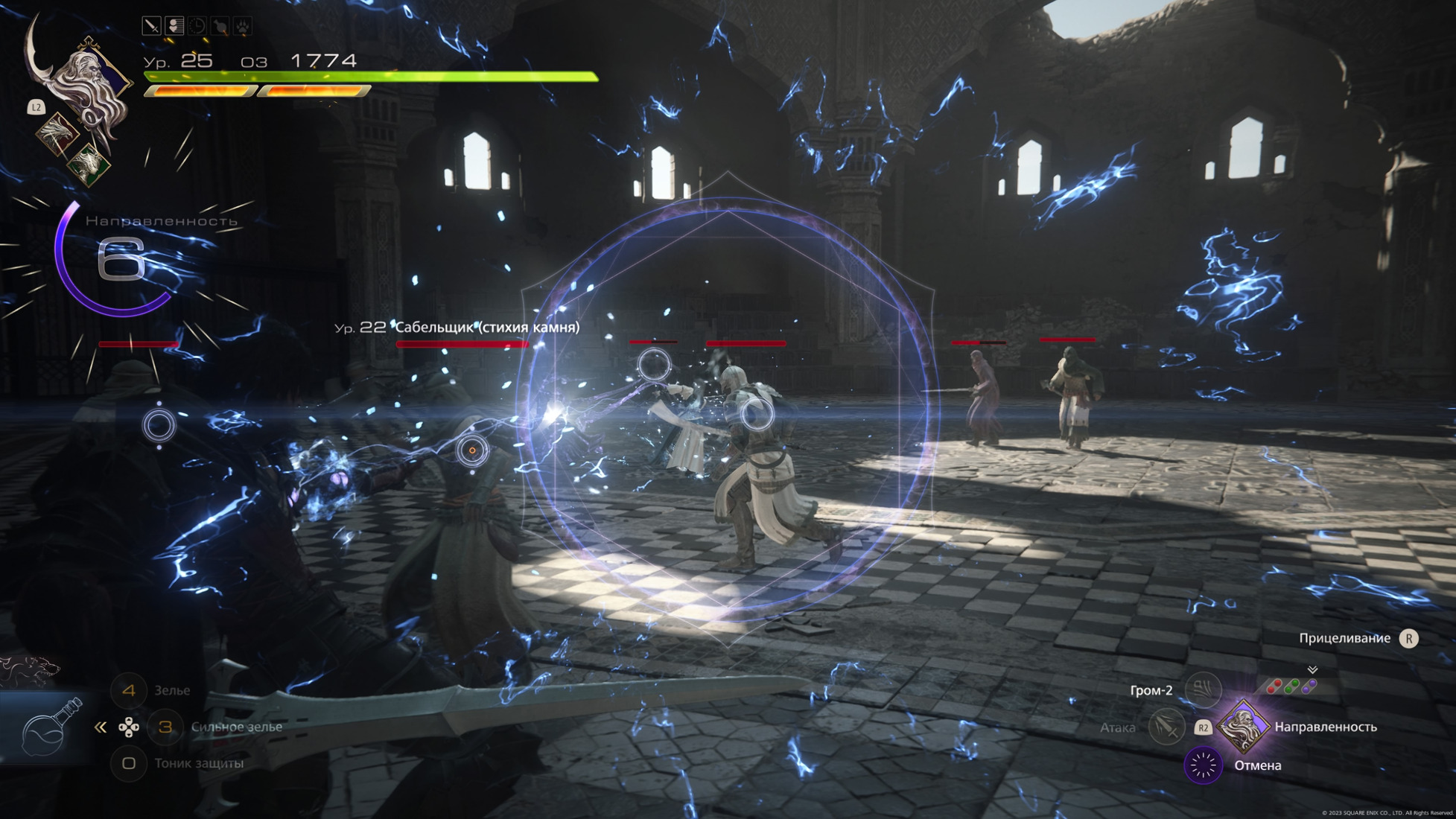Click the sword status icon

pyautogui.click(x=151, y=26)
